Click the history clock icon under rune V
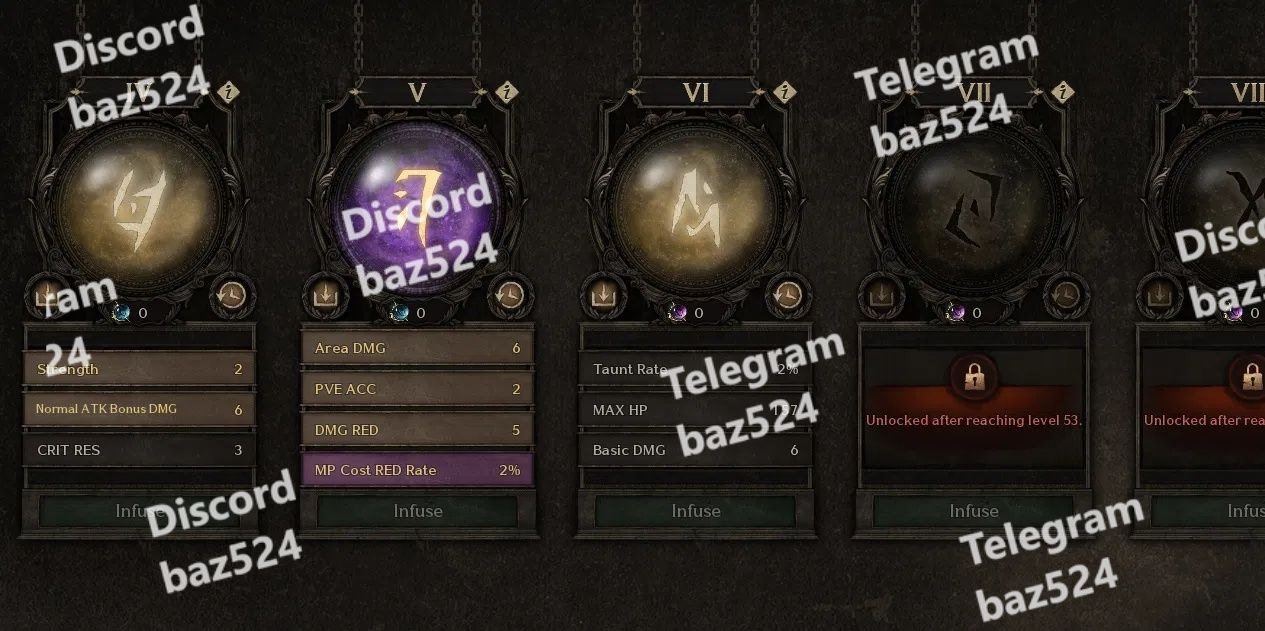 (x=509, y=295)
